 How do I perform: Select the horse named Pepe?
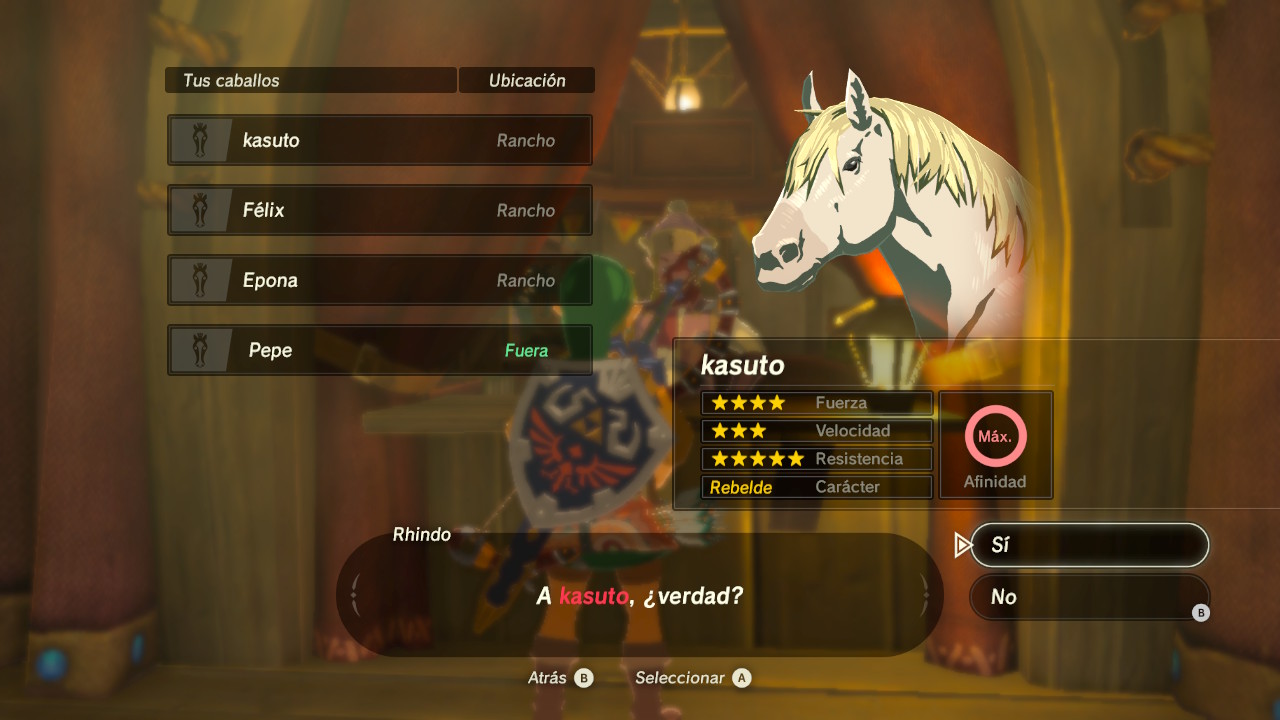click(x=380, y=350)
